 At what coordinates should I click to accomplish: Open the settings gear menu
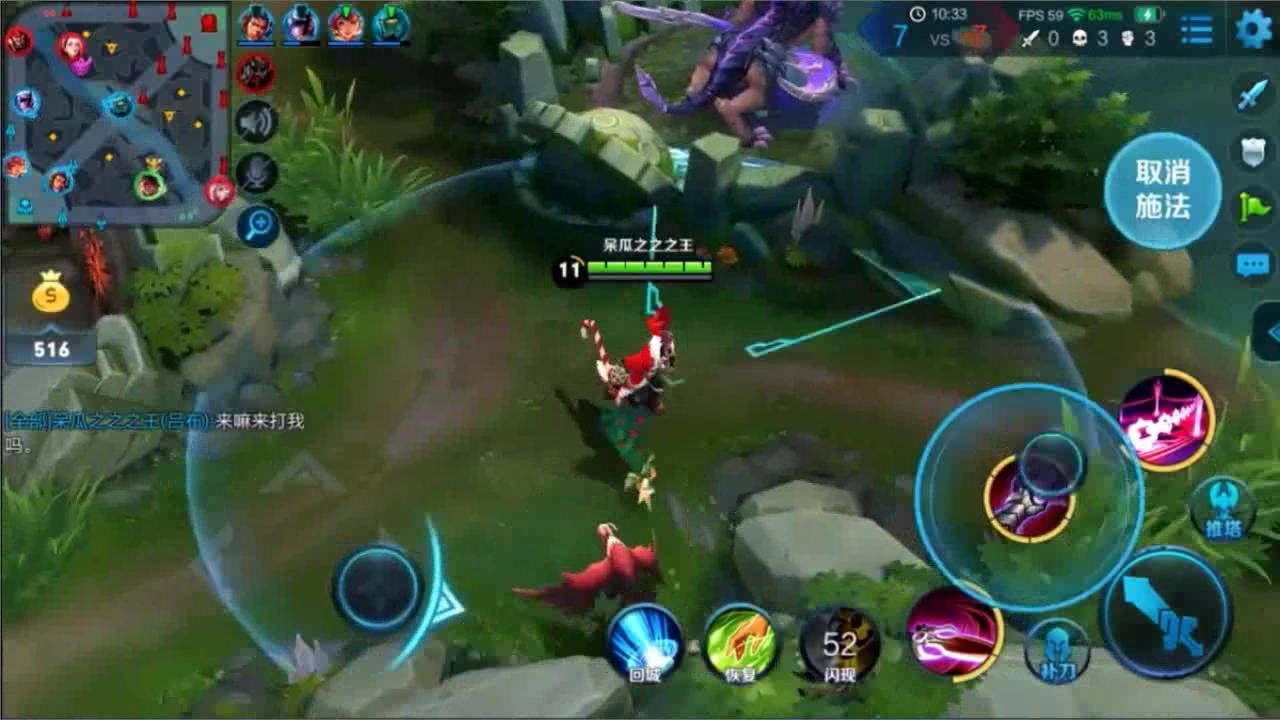tap(1254, 29)
